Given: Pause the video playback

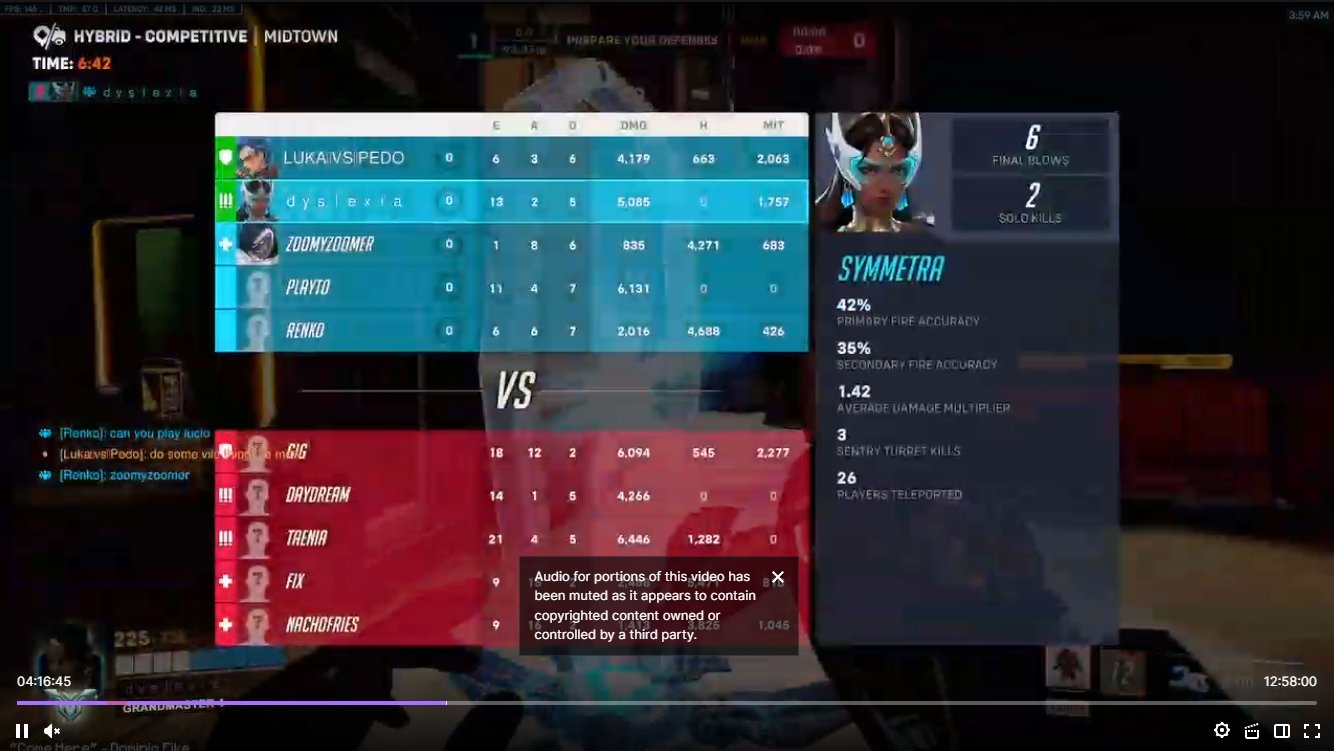Looking at the screenshot, I should [x=20, y=730].
